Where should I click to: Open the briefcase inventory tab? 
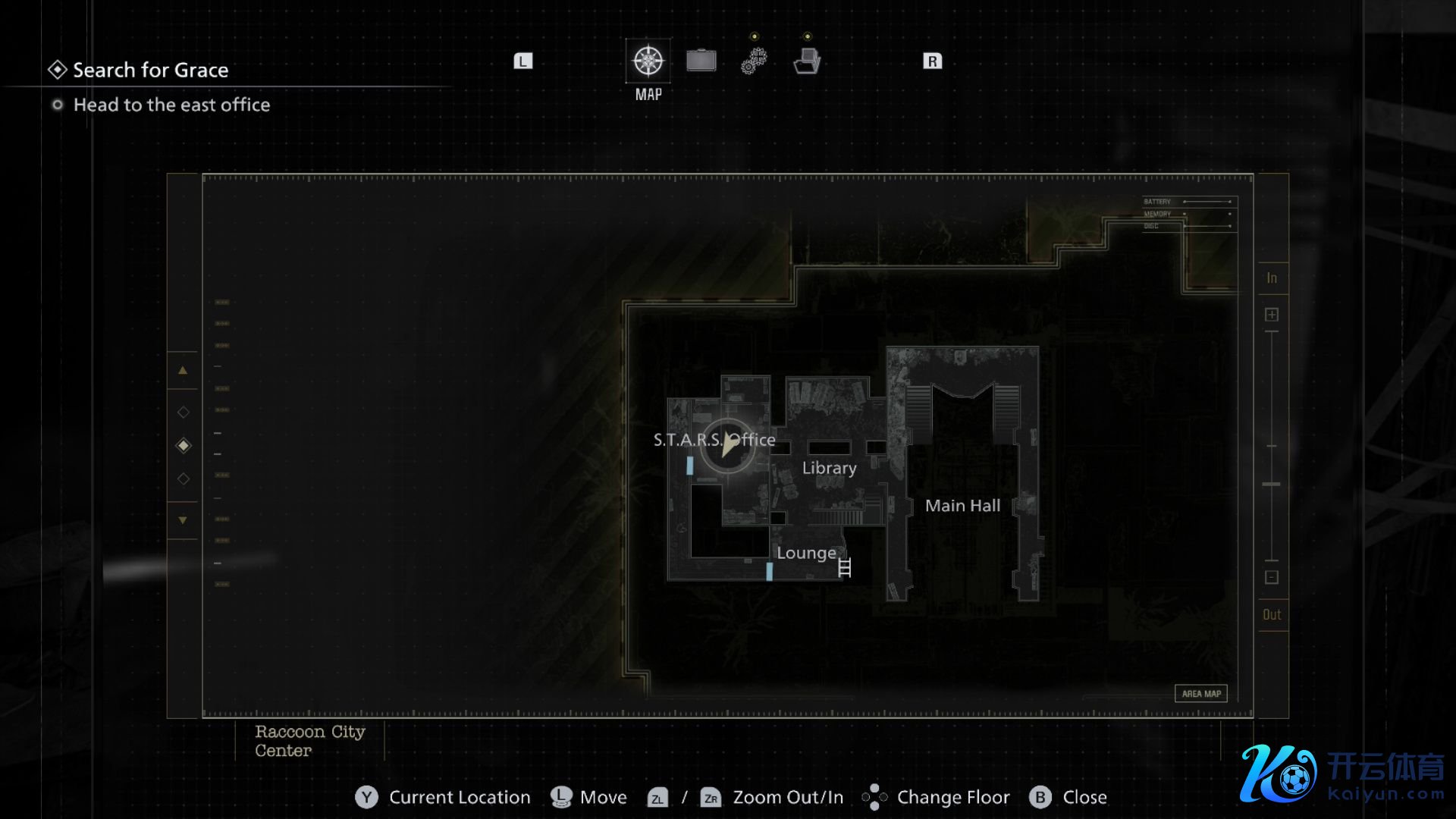701,61
